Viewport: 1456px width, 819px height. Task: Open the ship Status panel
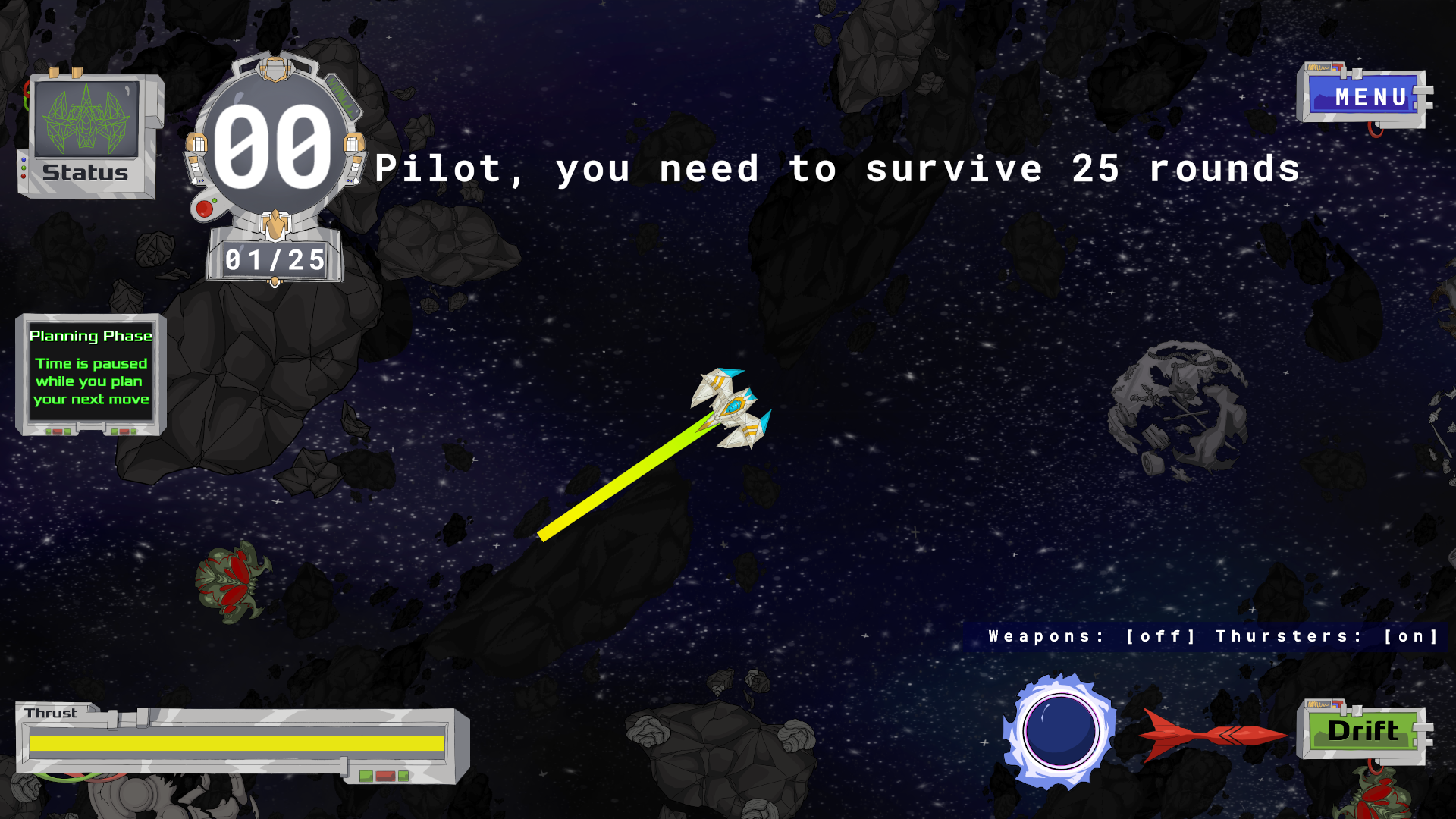pos(87,136)
